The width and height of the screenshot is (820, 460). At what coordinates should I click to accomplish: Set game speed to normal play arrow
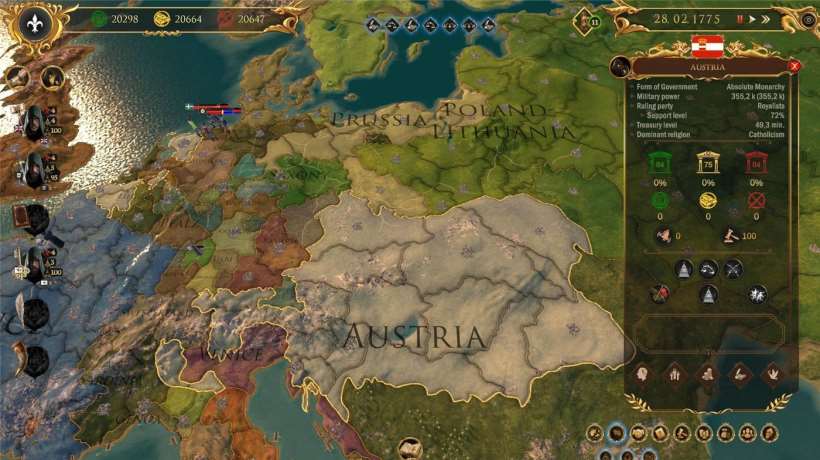click(751, 18)
